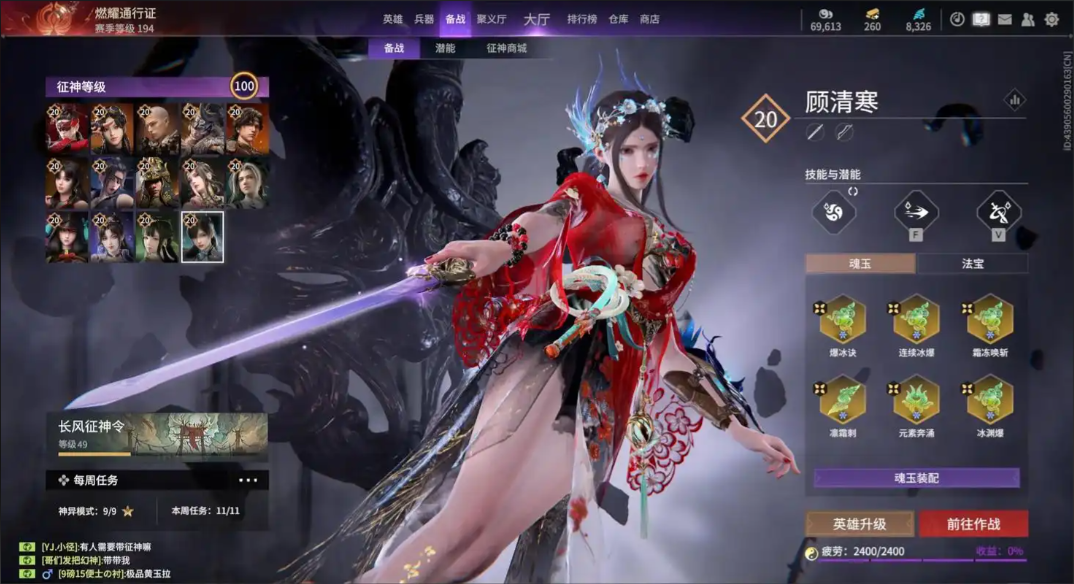Start battle with the 前往作战 button

[973, 524]
